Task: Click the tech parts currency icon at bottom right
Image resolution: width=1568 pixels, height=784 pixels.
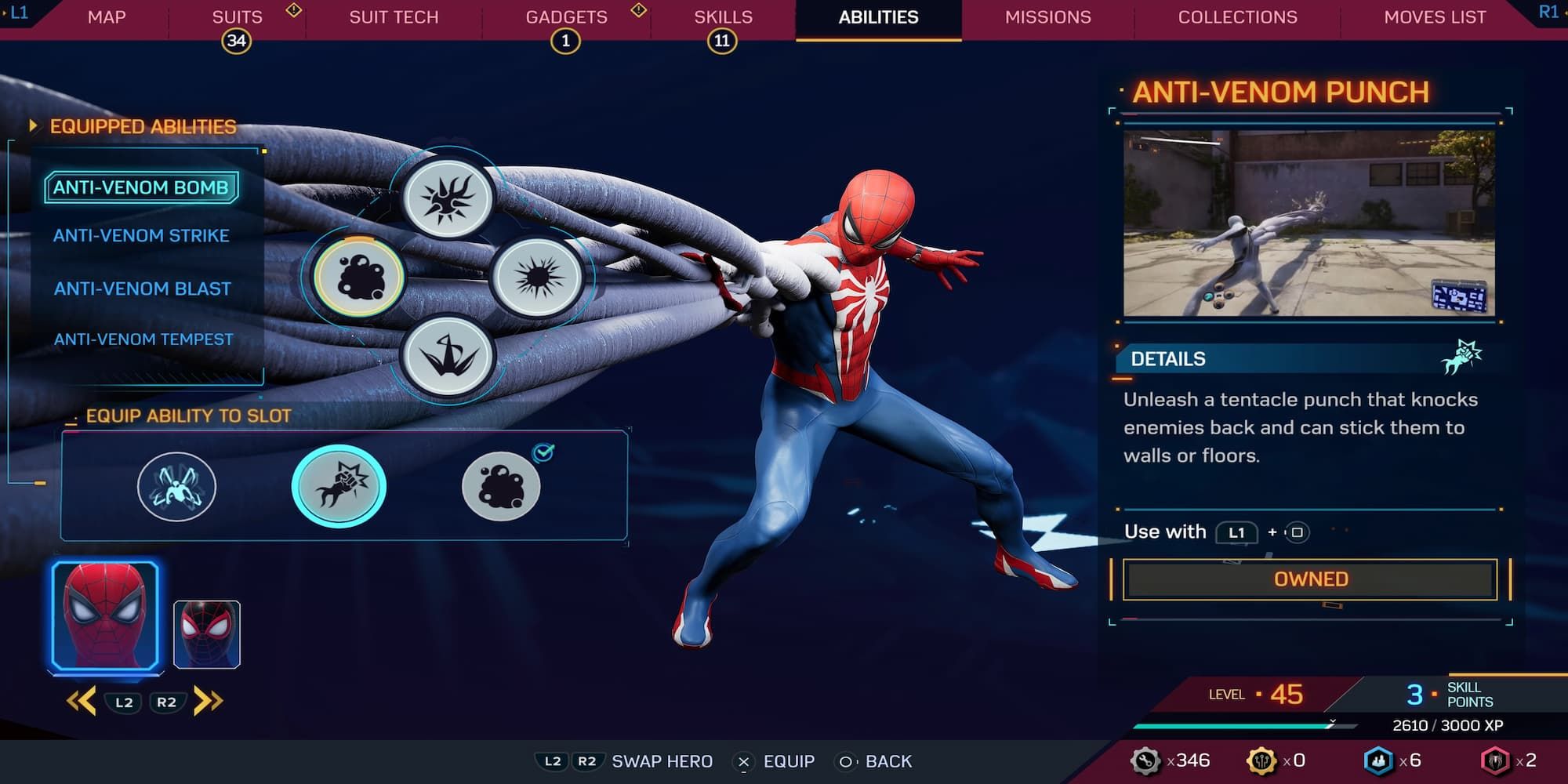Action: [1146, 760]
